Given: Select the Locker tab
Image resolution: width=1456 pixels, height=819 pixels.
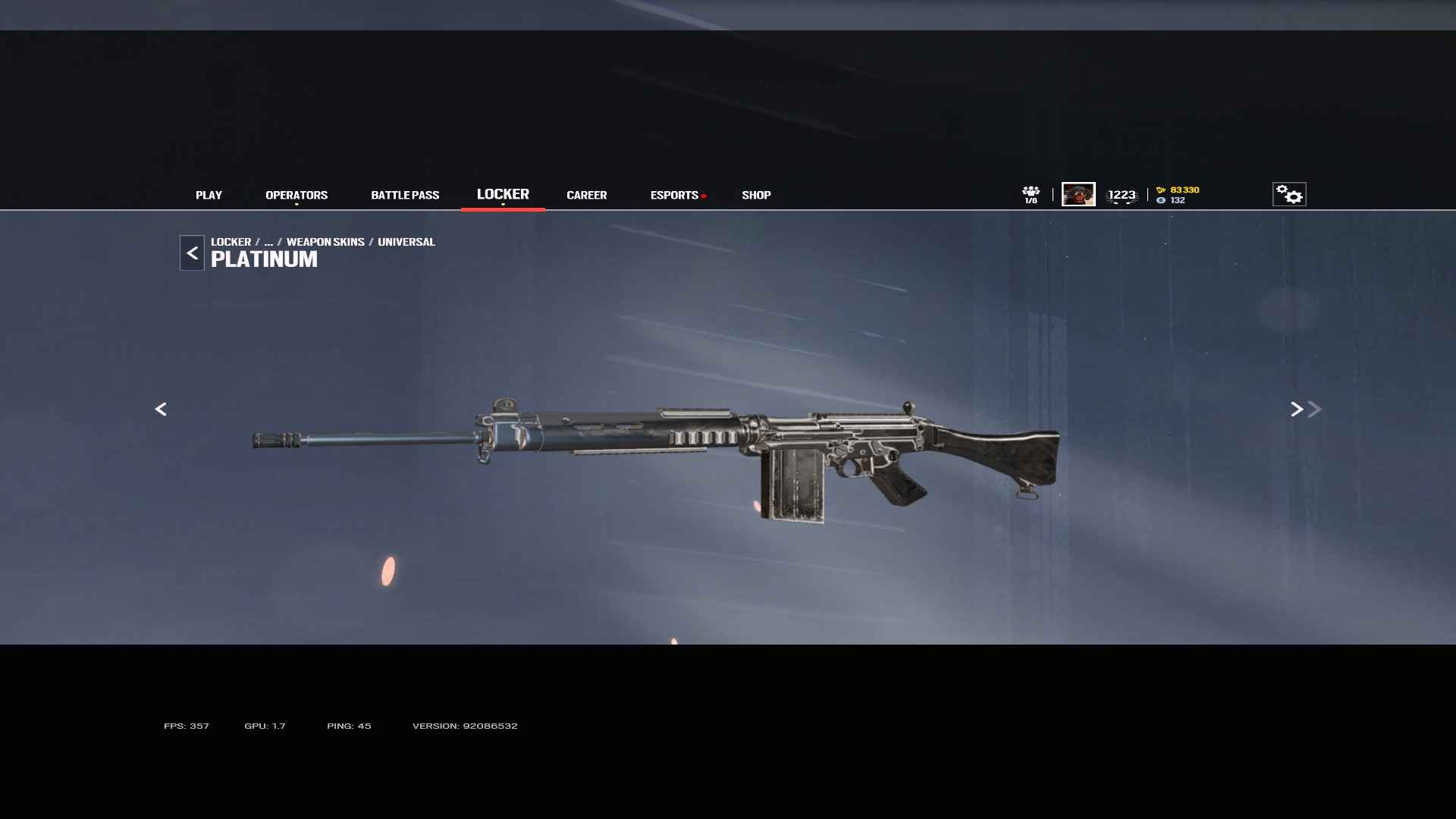Looking at the screenshot, I should point(503,194).
